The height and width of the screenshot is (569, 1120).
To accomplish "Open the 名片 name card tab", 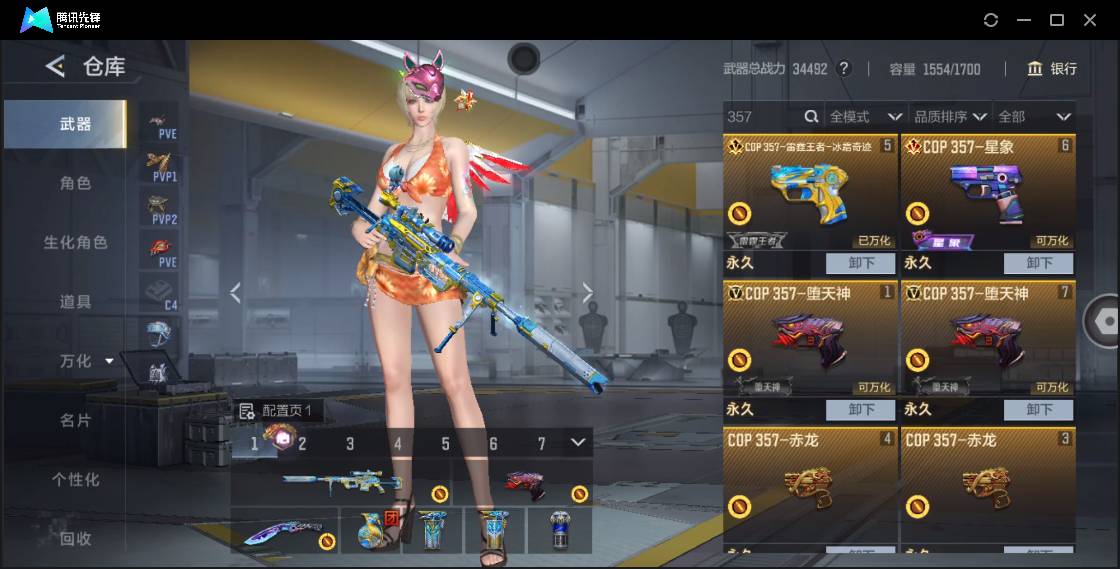I will [x=75, y=420].
